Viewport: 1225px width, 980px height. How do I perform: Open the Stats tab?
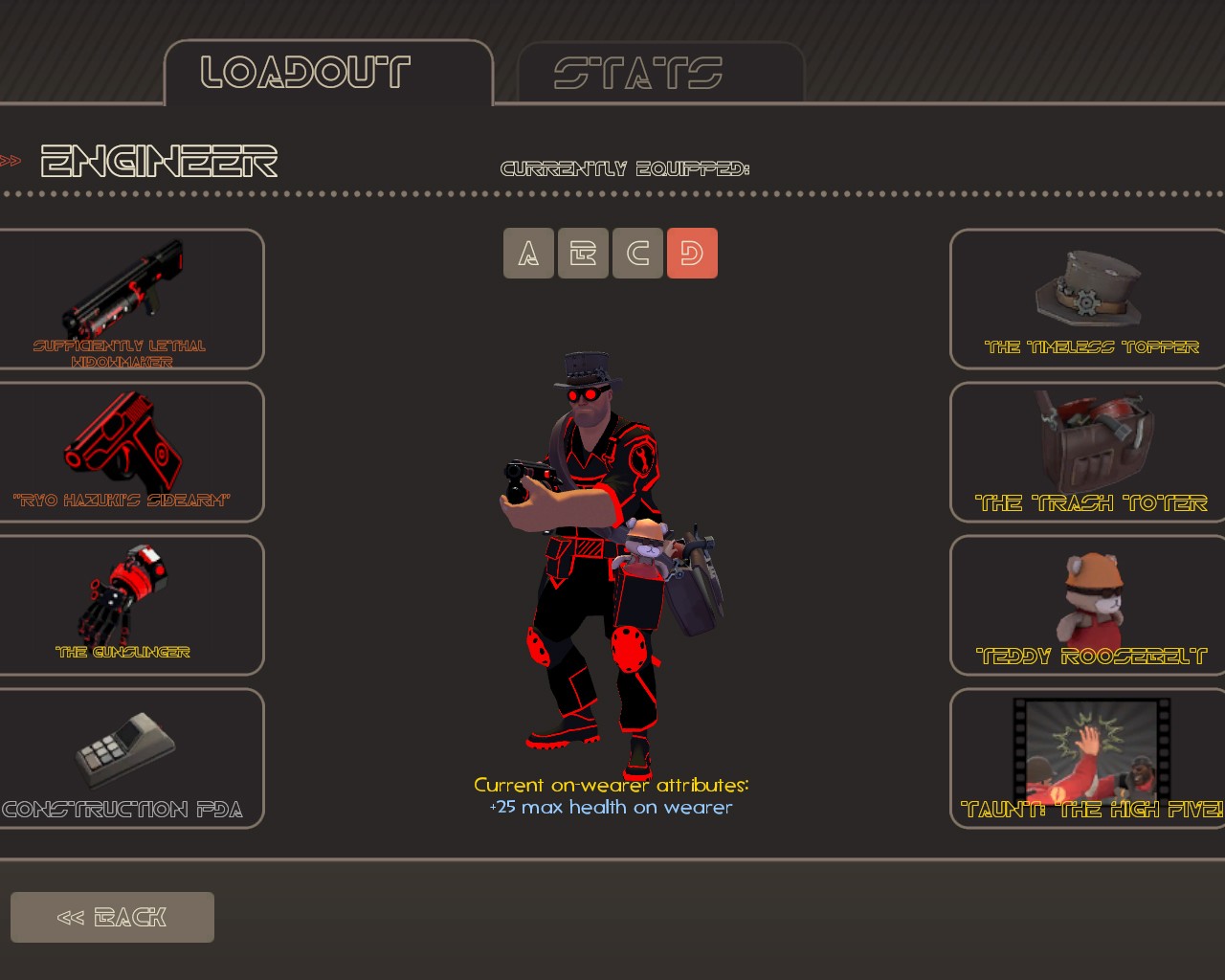tap(660, 73)
